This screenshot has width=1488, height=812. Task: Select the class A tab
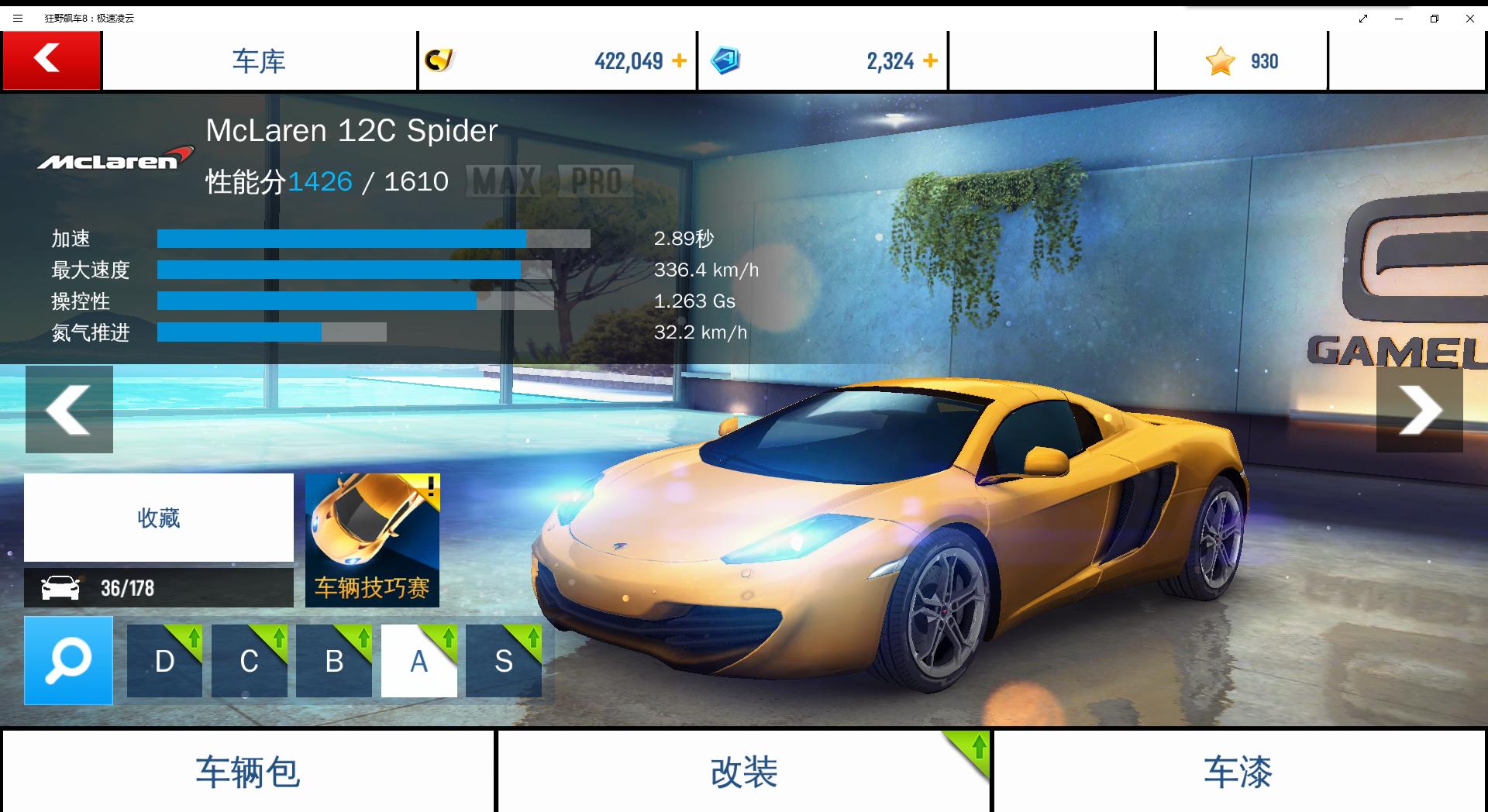[x=418, y=661]
